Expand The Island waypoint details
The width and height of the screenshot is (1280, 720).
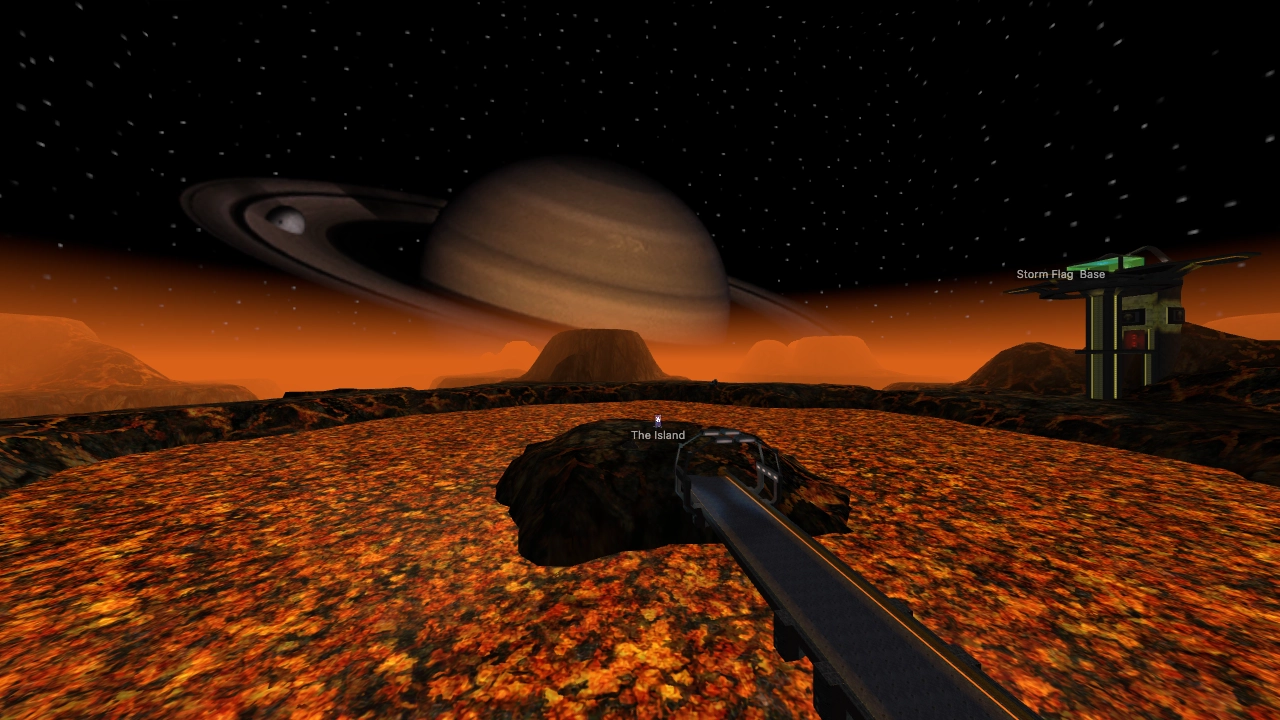click(657, 435)
